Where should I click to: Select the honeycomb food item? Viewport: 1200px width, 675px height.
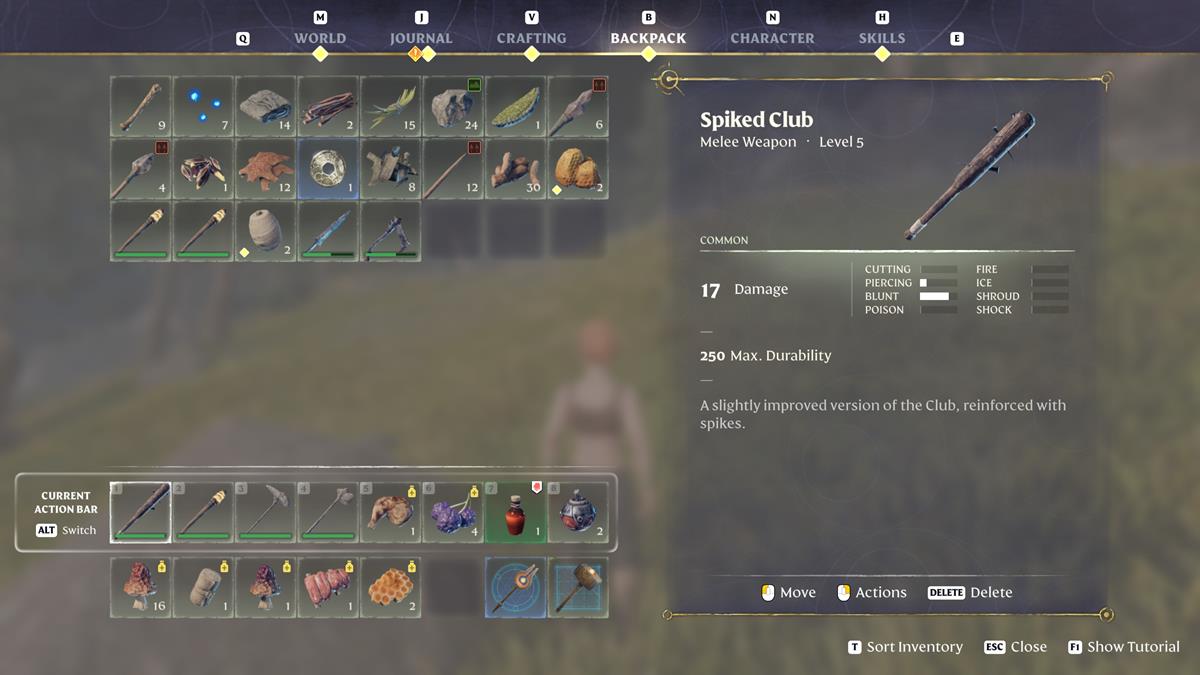[390, 587]
